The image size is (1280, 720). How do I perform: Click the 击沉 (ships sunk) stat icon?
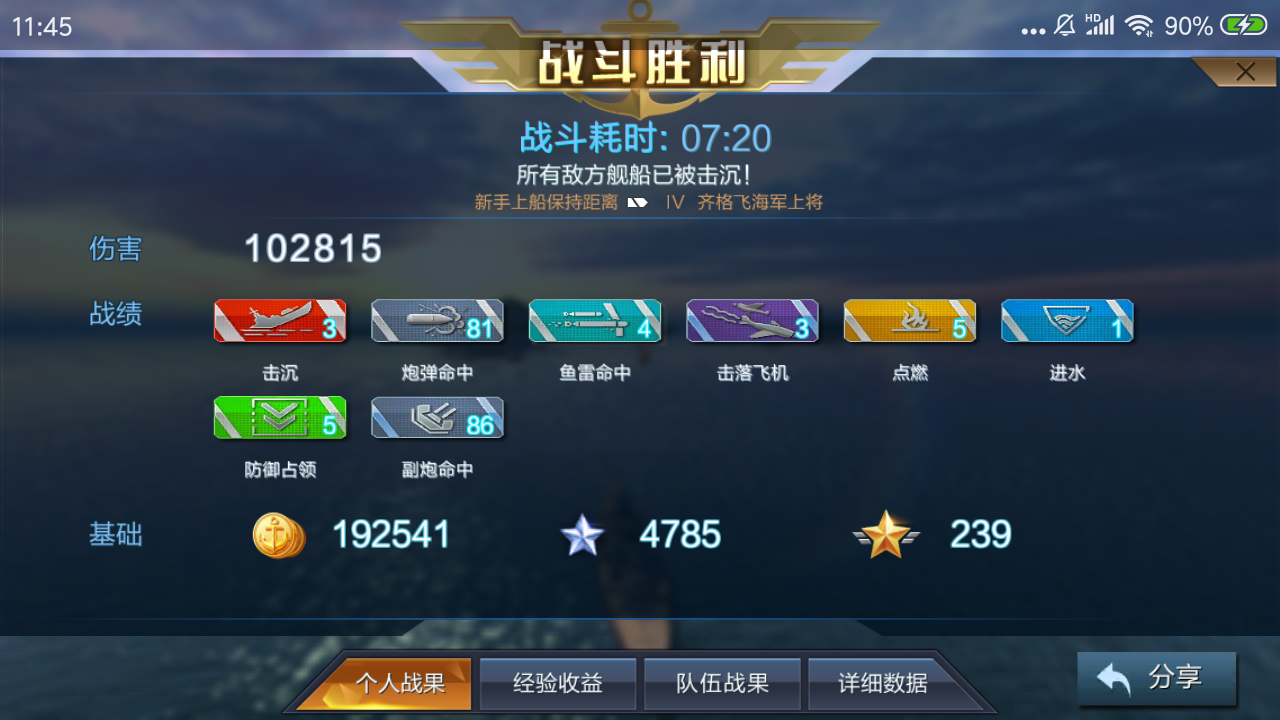tap(280, 320)
